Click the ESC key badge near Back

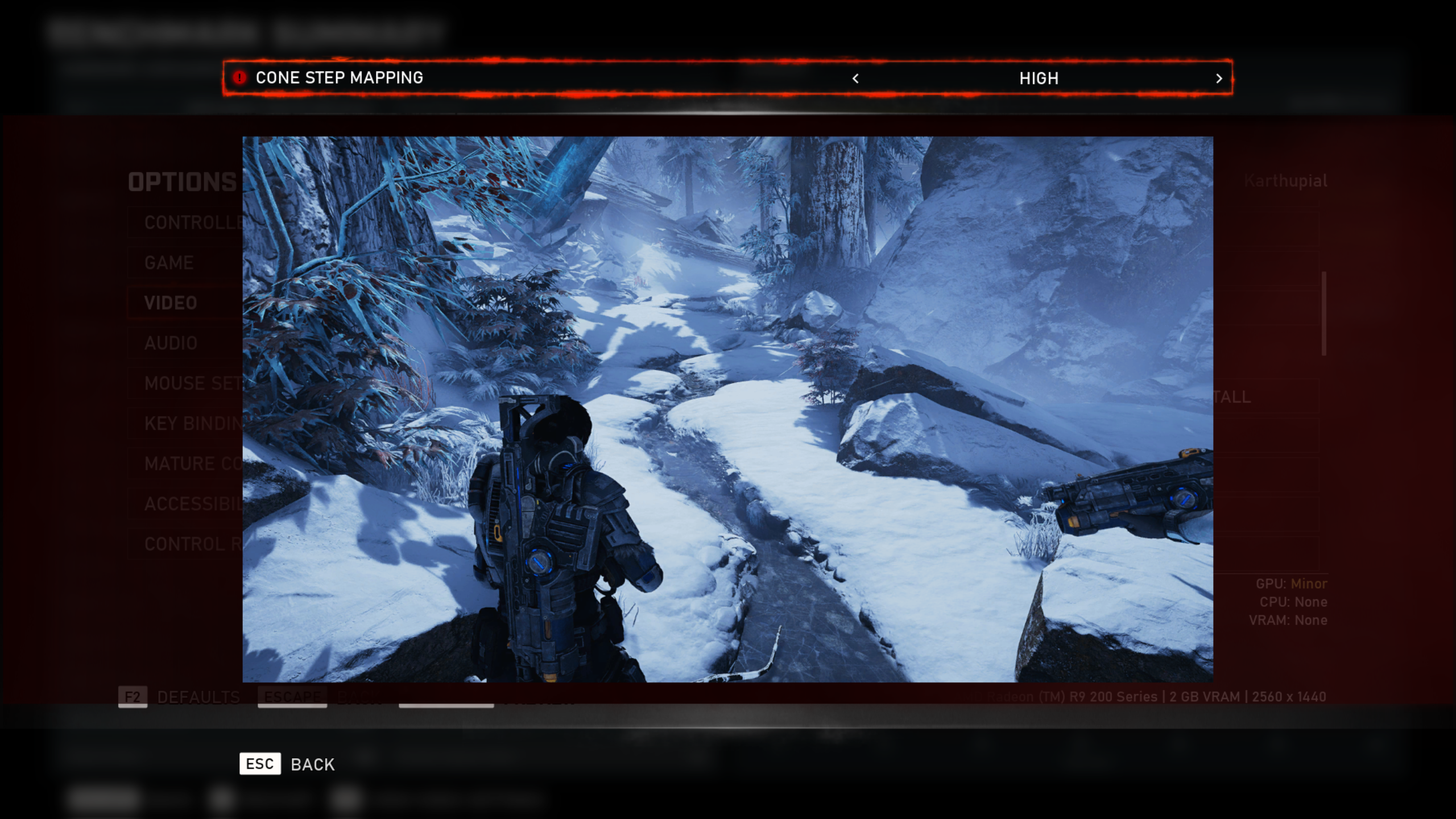tap(260, 764)
